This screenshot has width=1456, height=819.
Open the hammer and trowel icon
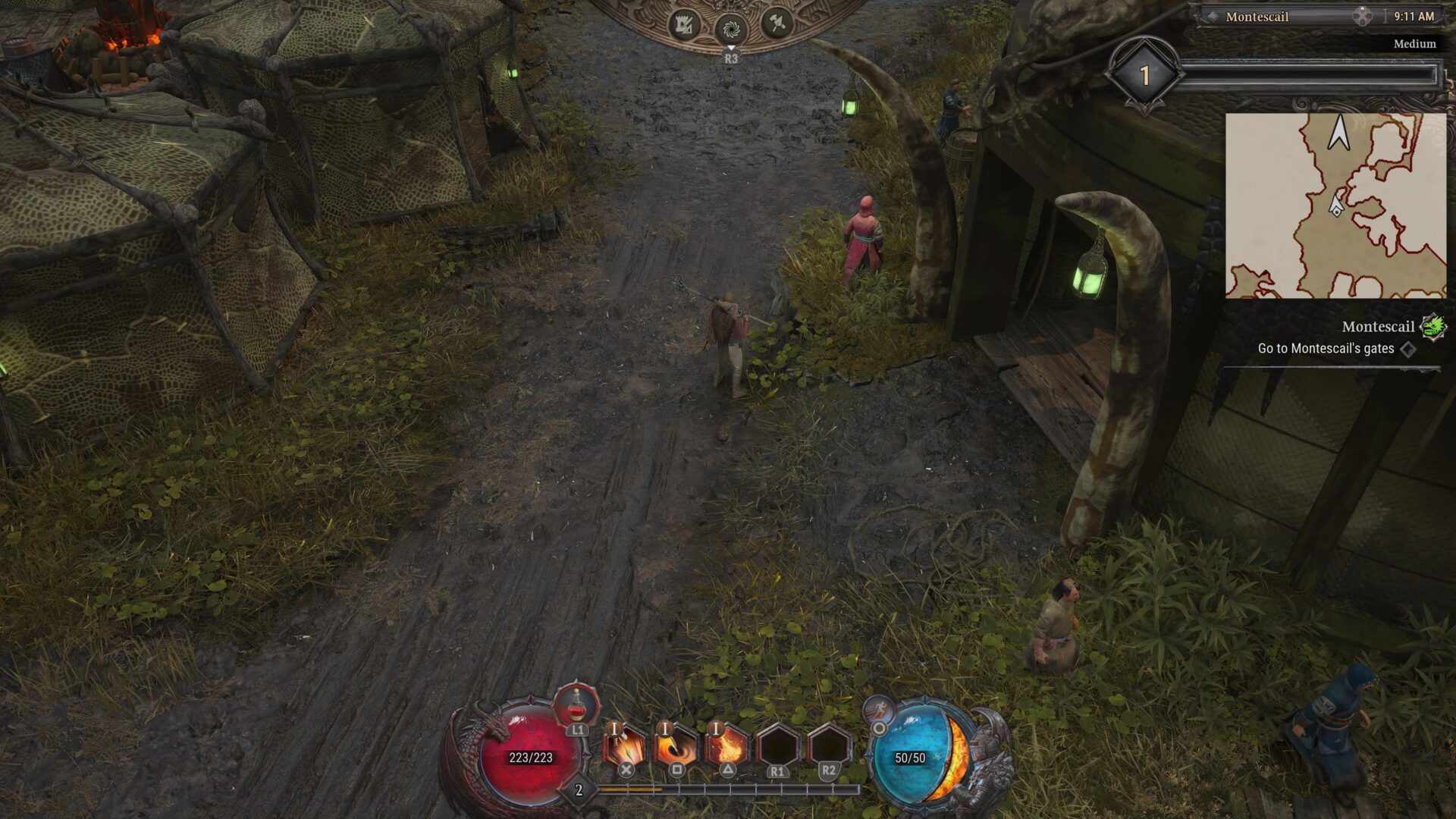point(777,24)
